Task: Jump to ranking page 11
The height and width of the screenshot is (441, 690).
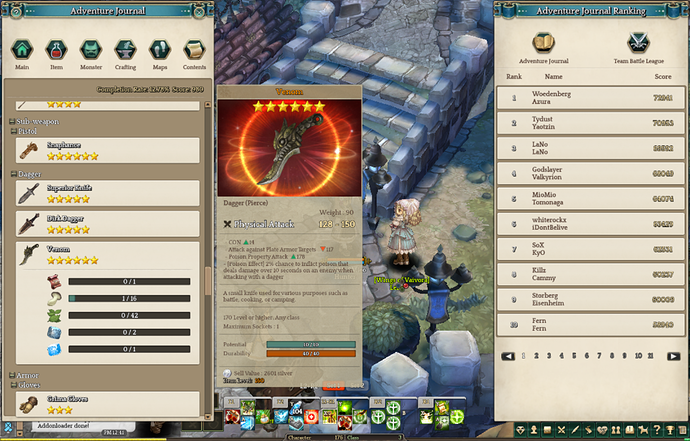Action: tap(652, 355)
